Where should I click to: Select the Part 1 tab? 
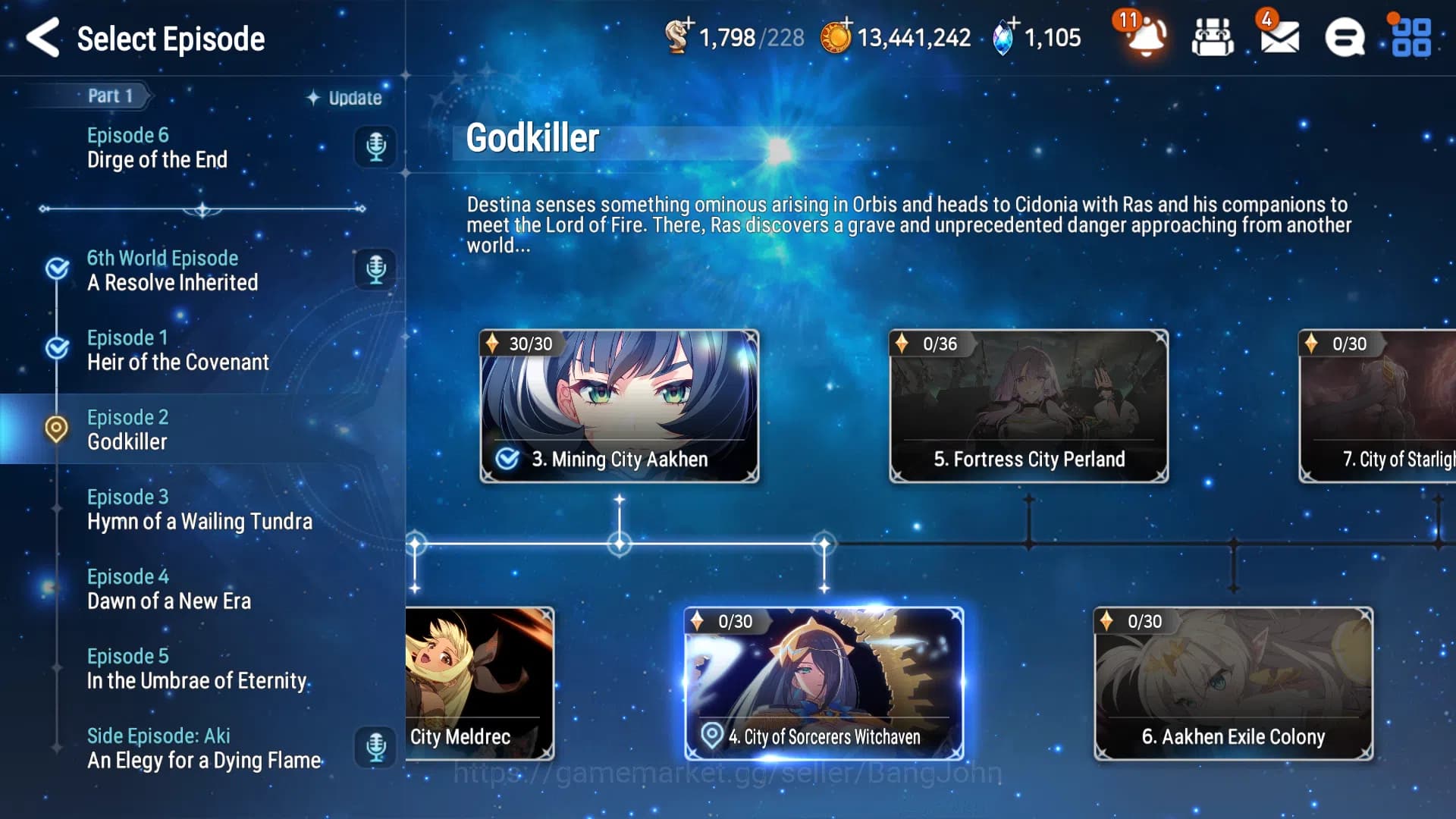[110, 96]
